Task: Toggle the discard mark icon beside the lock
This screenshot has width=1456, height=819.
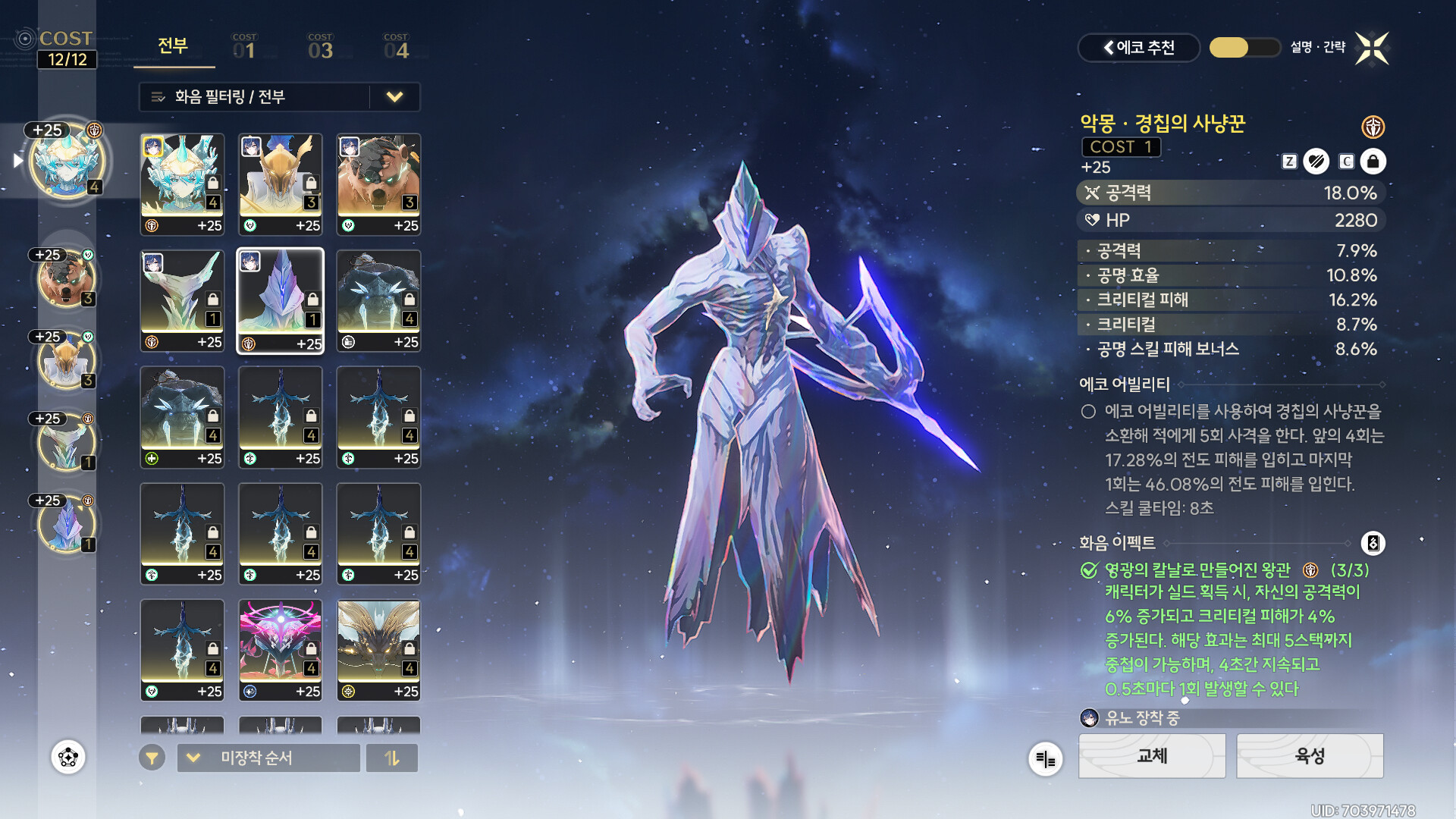Action: [1316, 162]
